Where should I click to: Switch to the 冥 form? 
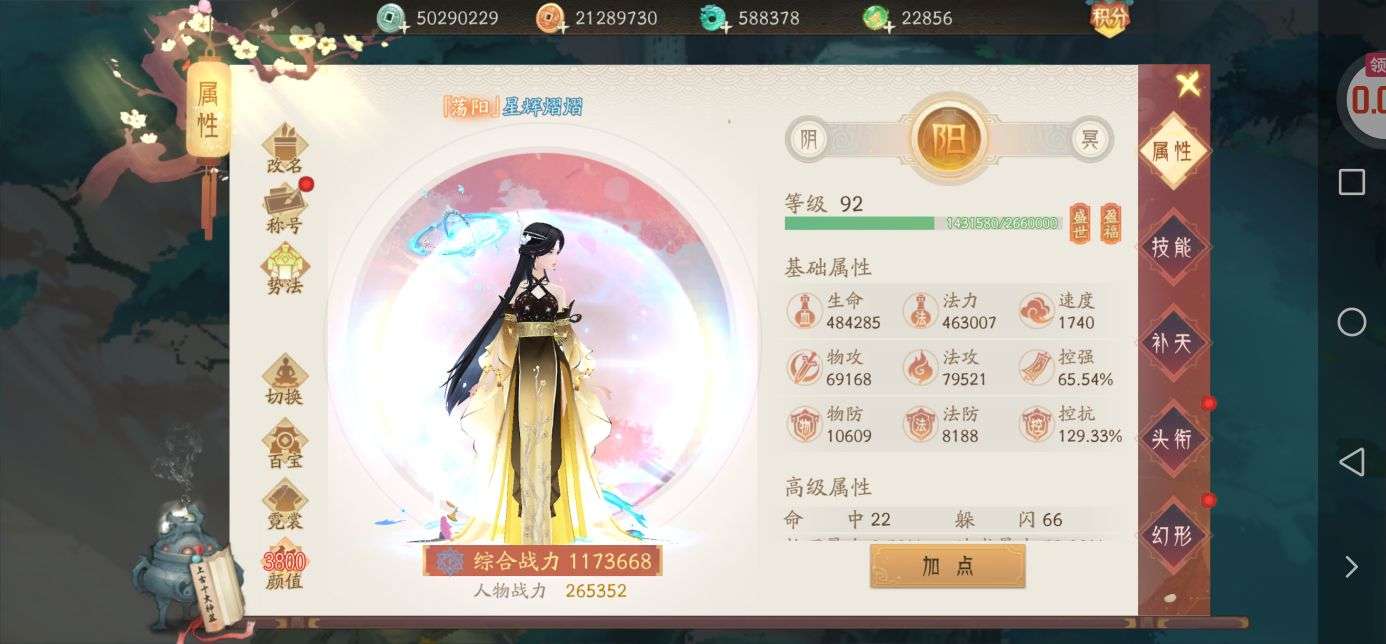click(1090, 140)
